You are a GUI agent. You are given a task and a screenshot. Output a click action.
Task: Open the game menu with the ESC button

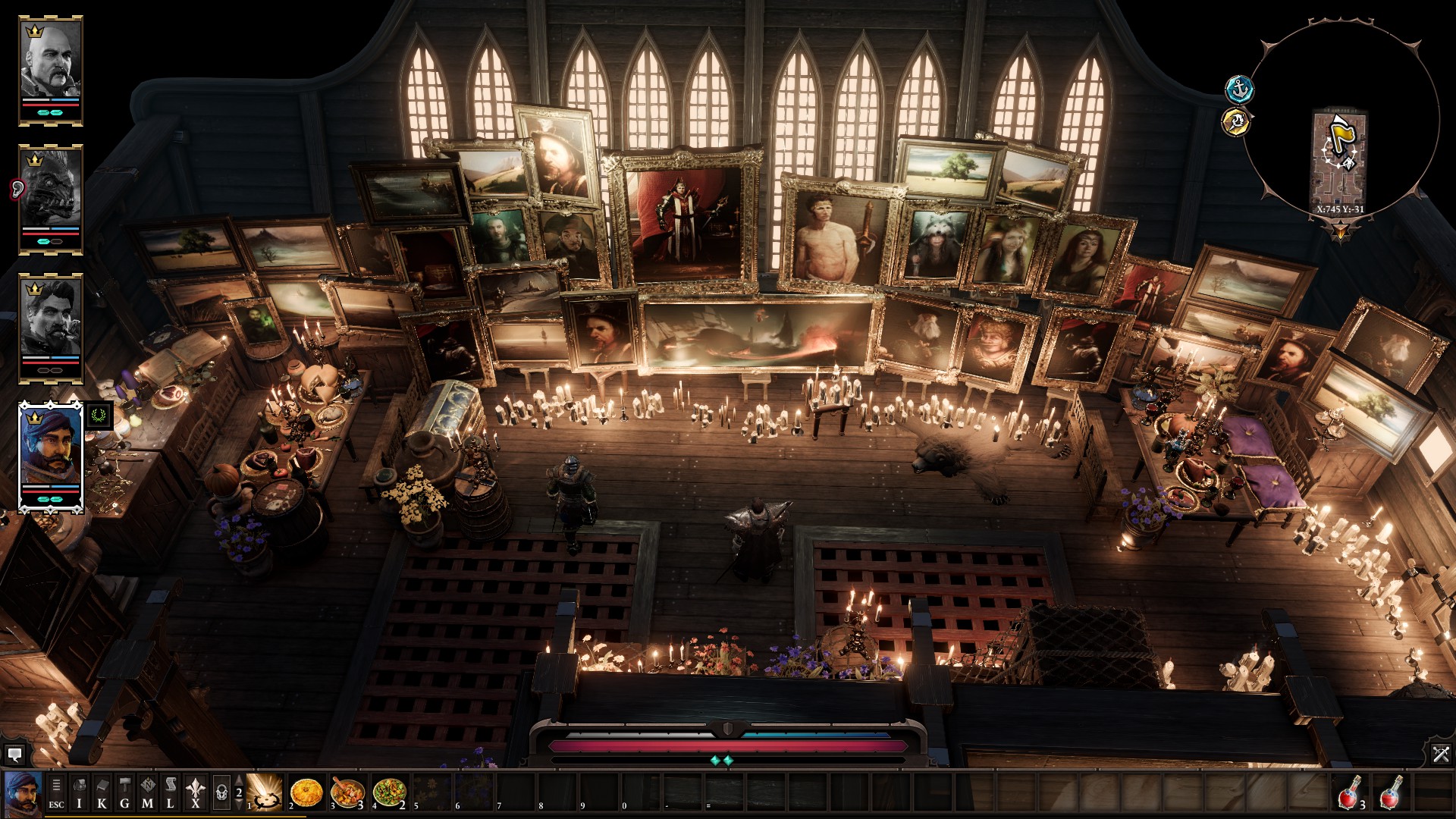[56, 793]
